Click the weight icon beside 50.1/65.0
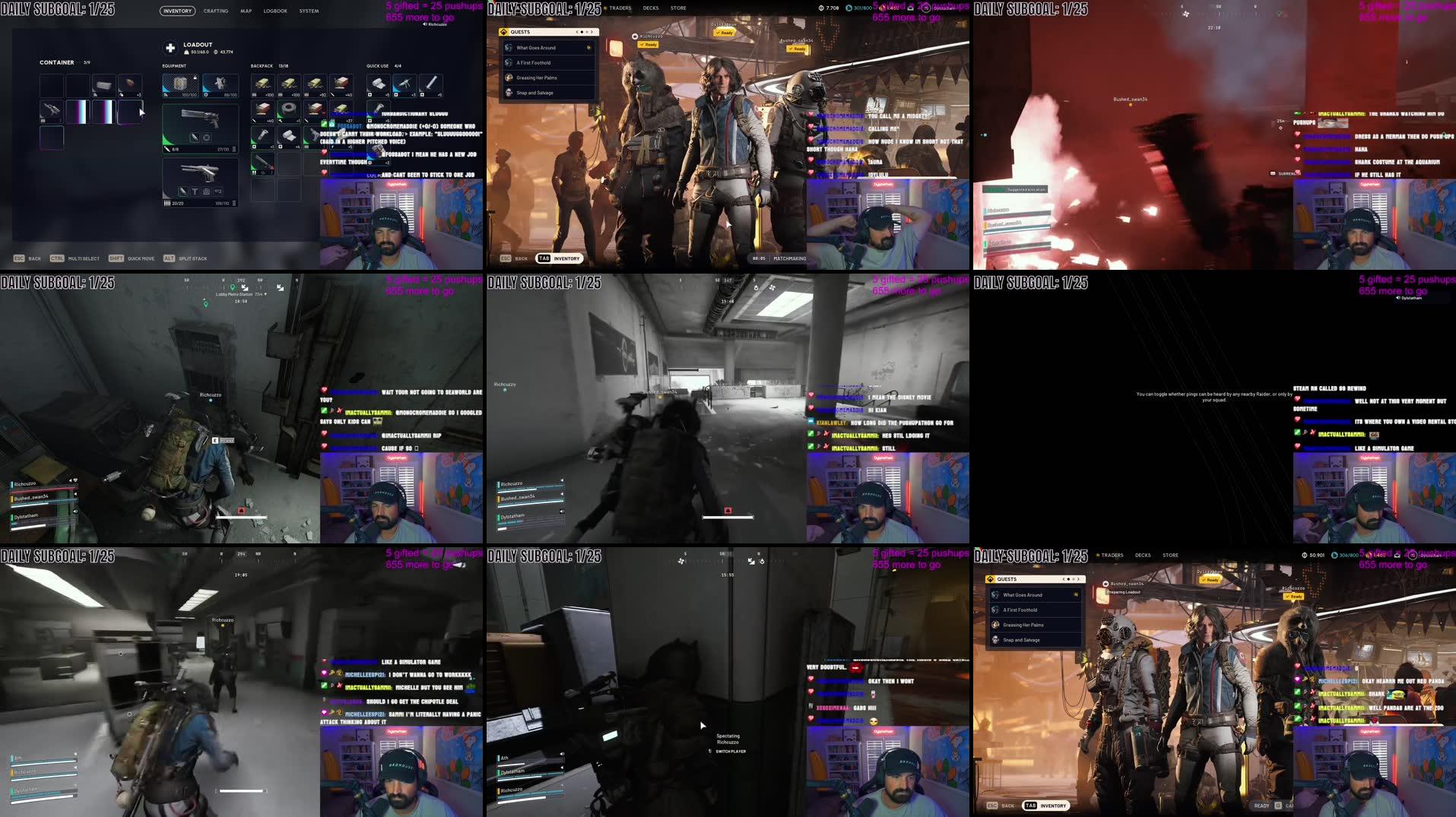1456x817 pixels. (186, 52)
